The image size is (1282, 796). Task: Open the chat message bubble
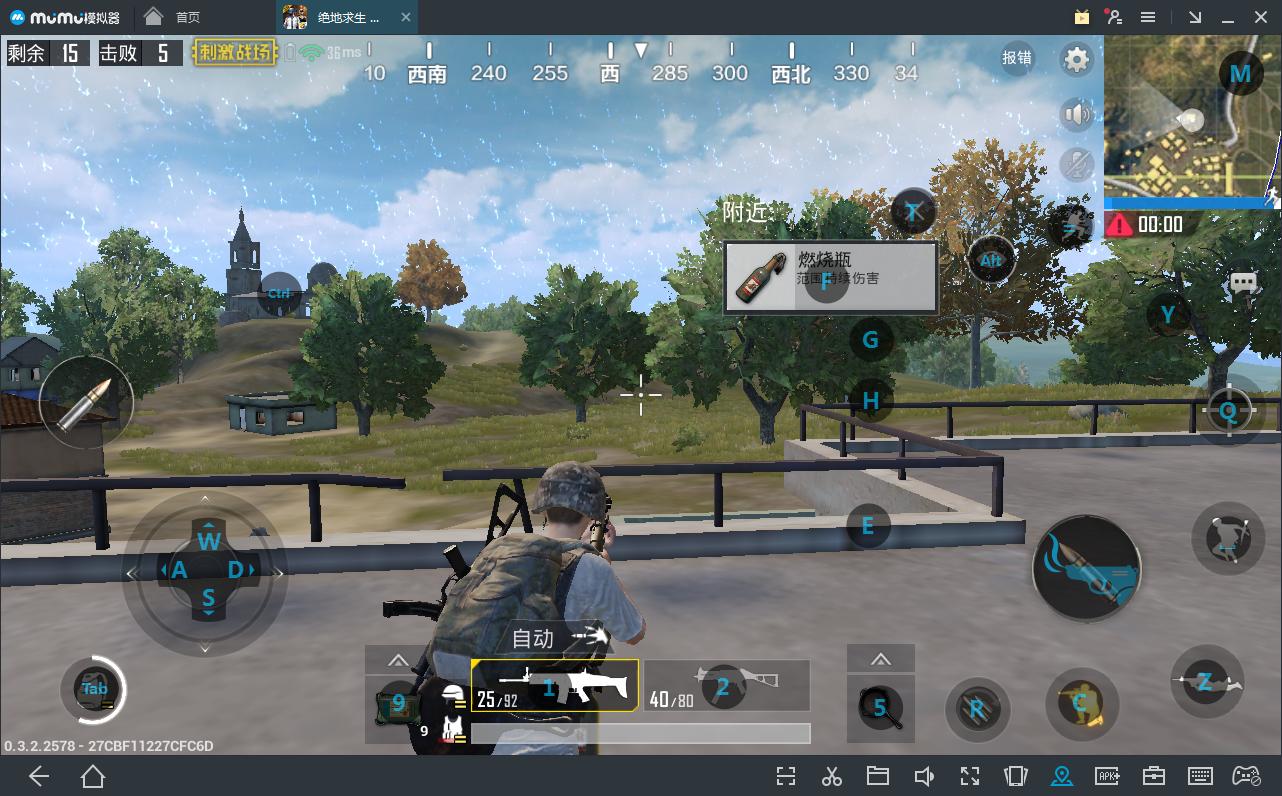(x=1243, y=283)
